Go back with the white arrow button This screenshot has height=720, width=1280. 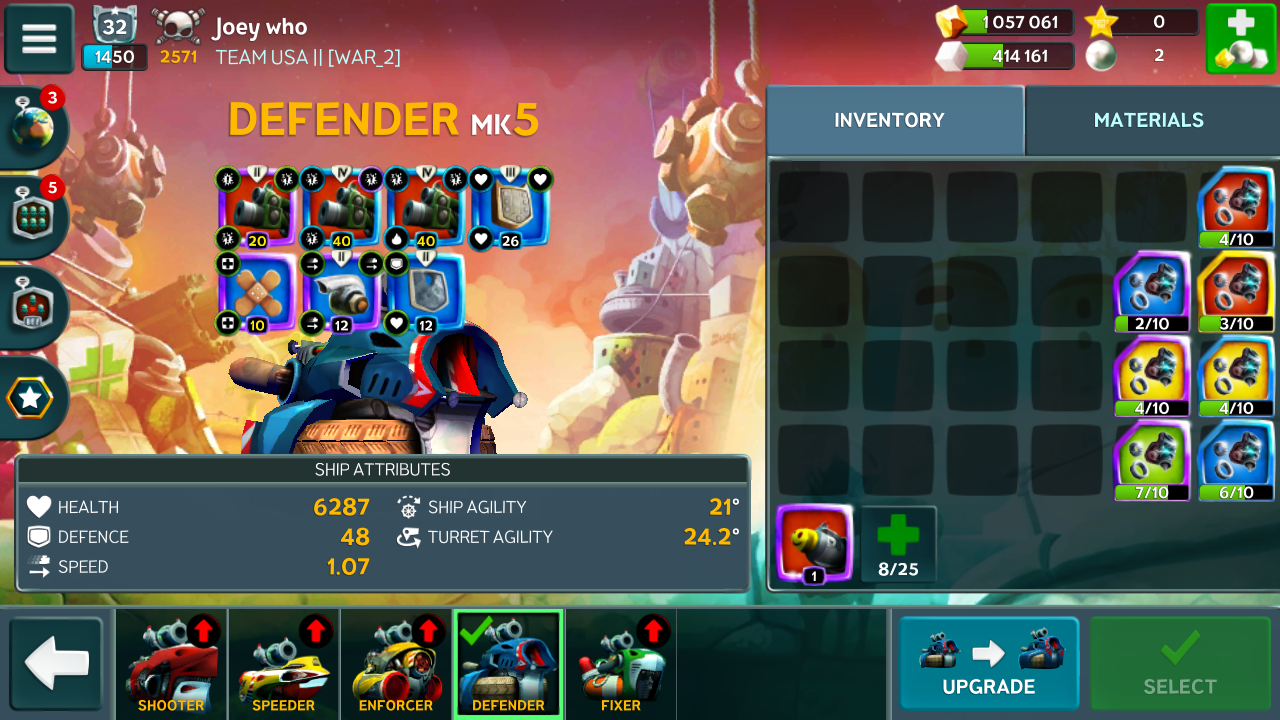coord(57,663)
